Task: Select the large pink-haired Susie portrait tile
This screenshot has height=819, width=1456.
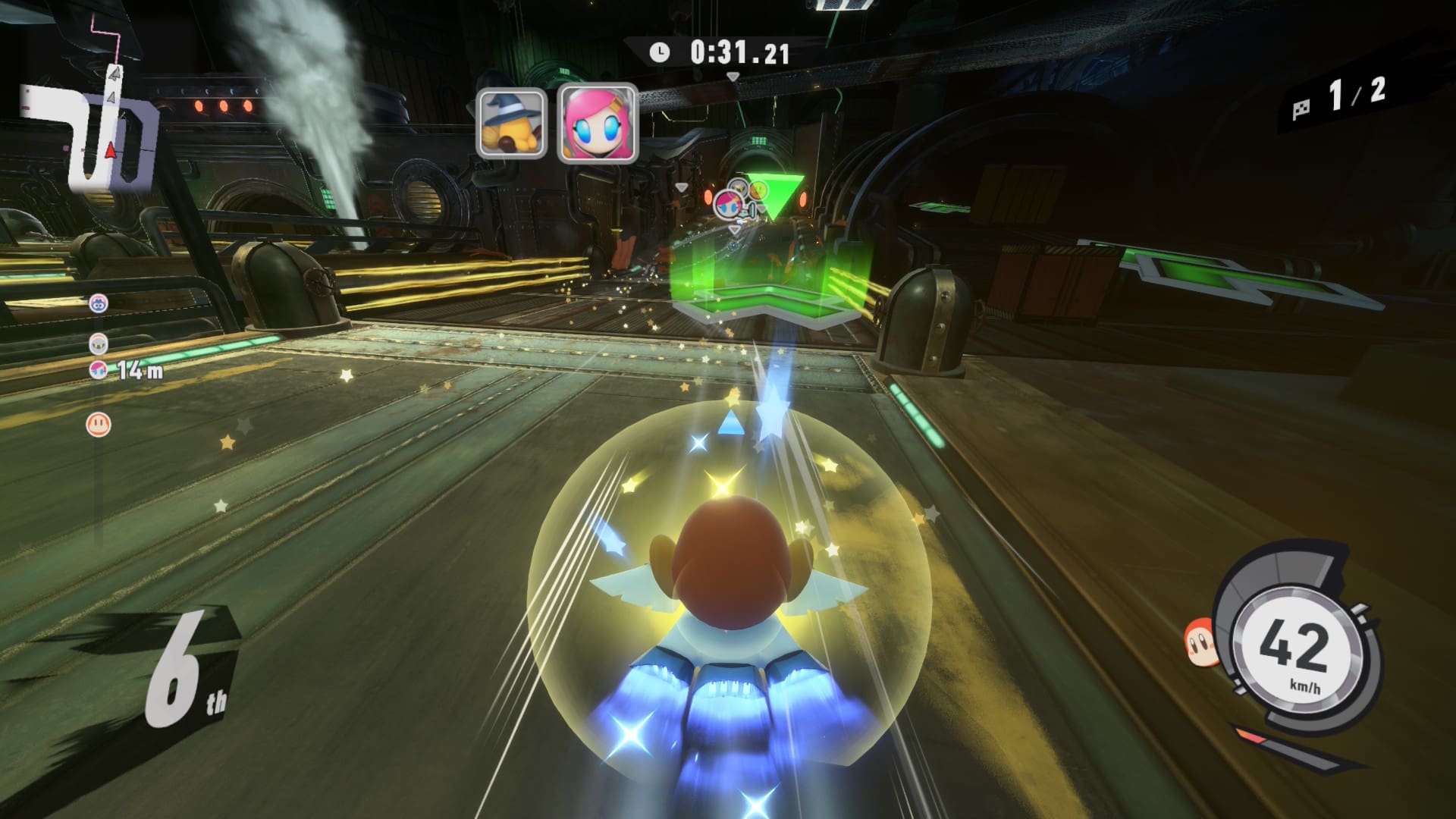Action: (x=598, y=124)
